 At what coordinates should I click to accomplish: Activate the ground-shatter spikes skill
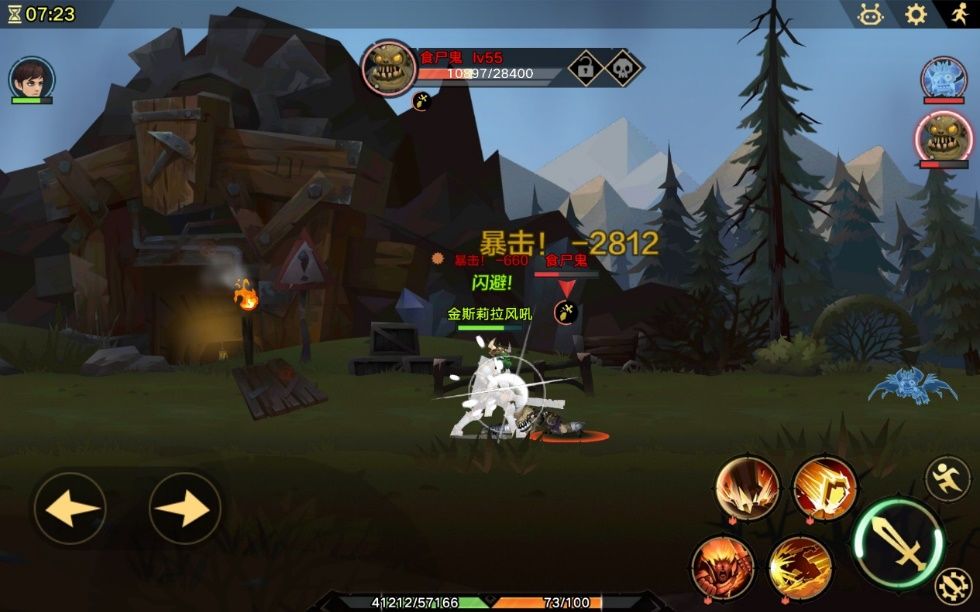pyautogui.click(x=747, y=488)
